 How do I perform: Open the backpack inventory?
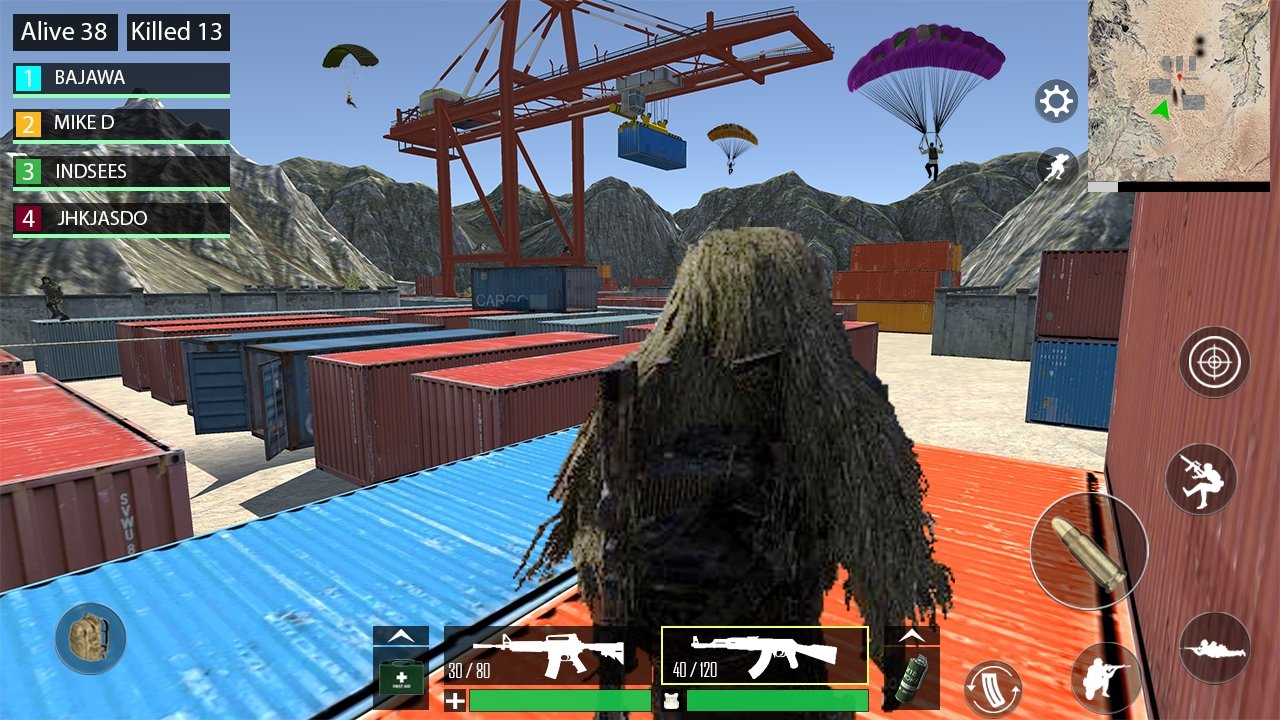[90, 638]
